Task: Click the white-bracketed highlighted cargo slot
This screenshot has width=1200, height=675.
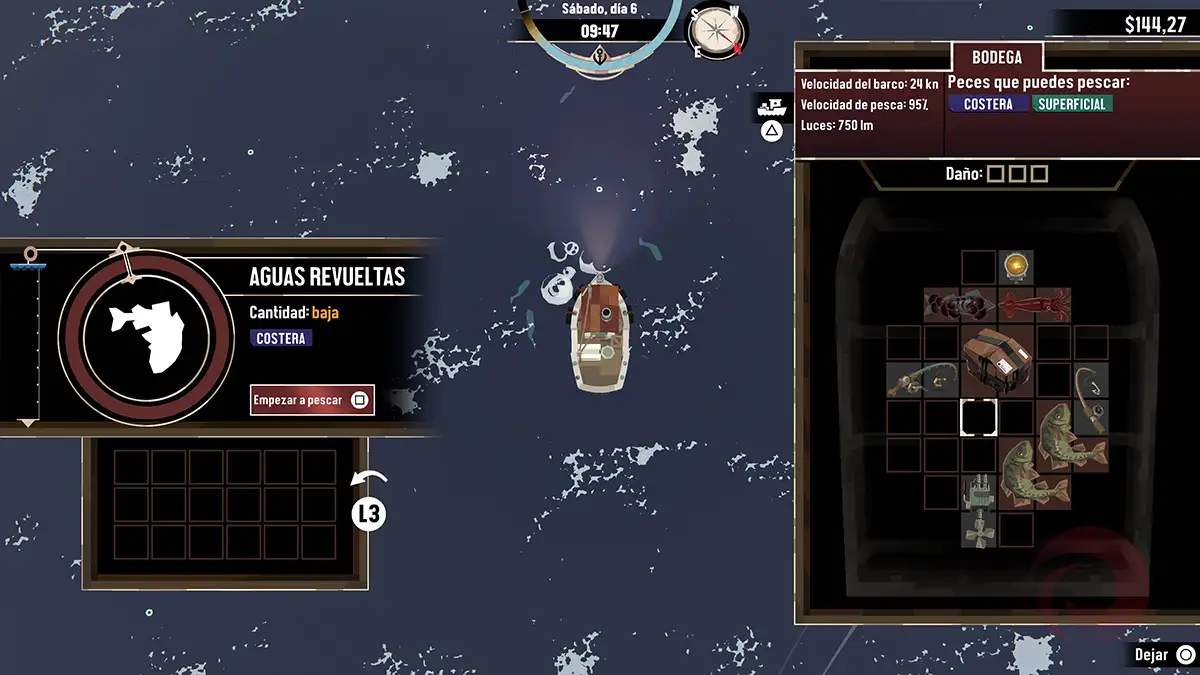Action: coord(978,417)
